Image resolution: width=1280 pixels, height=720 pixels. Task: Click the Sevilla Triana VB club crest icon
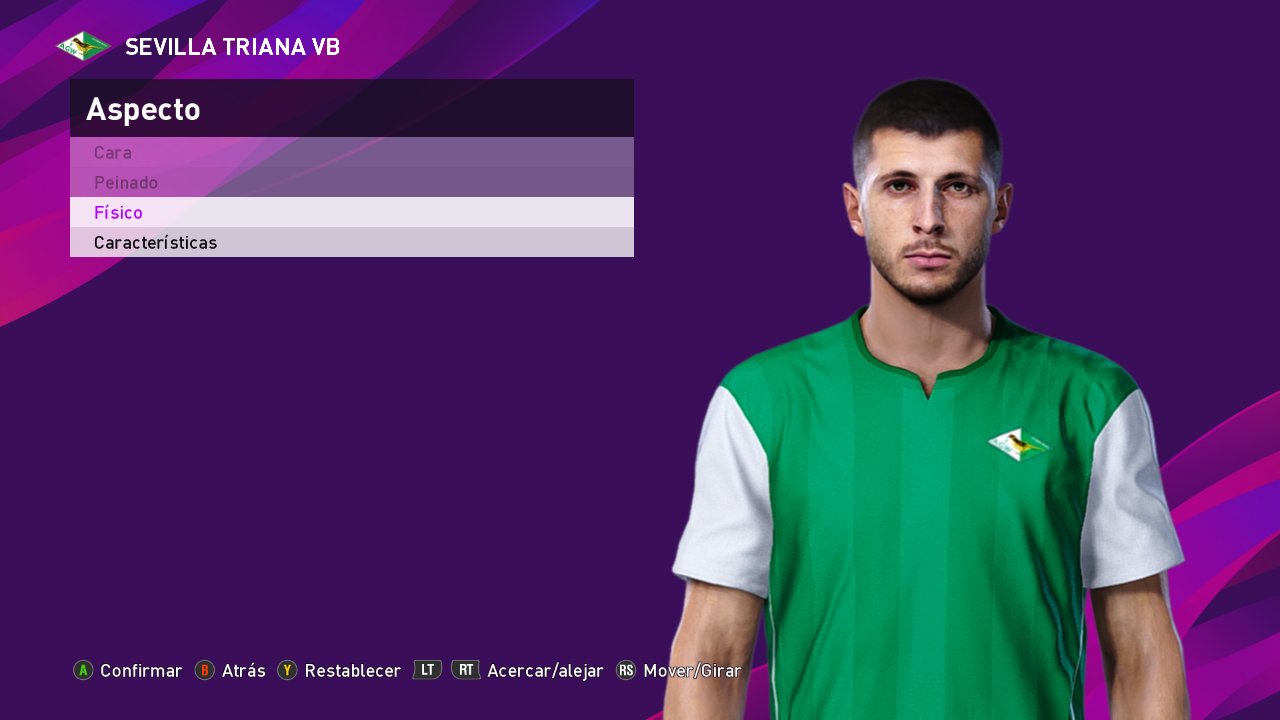(82, 44)
